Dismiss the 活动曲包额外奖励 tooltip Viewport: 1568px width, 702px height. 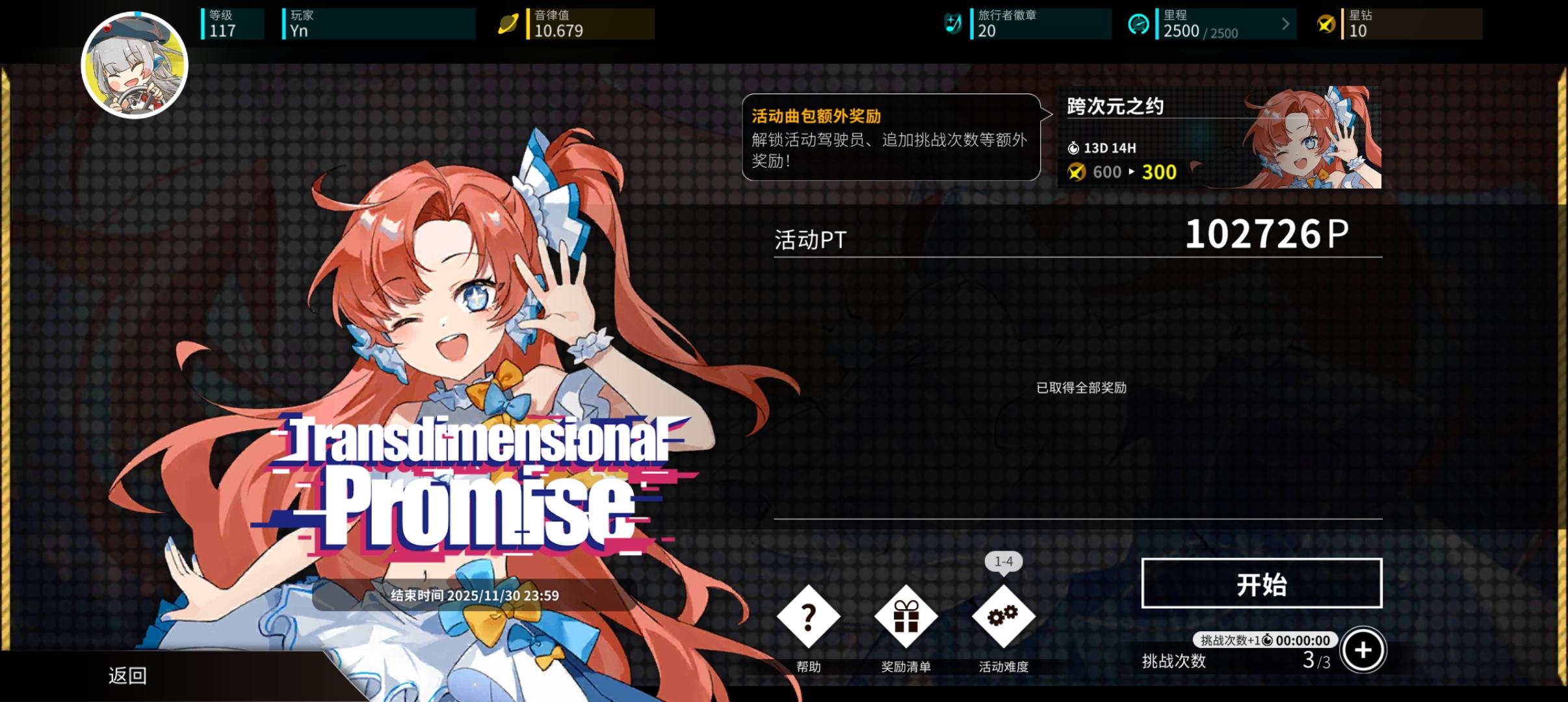891,138
